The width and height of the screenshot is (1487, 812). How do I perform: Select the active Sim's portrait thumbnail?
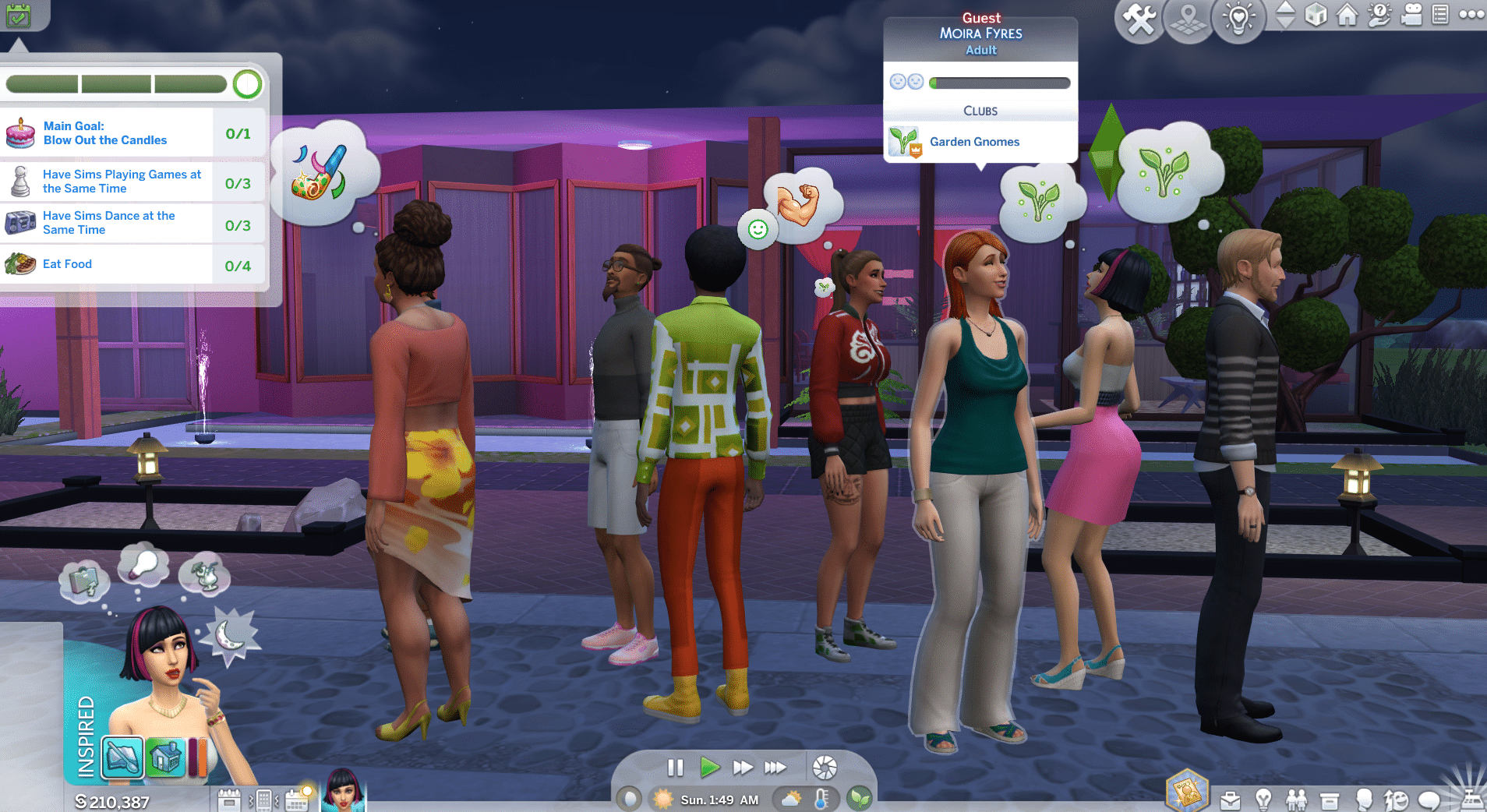341,795
